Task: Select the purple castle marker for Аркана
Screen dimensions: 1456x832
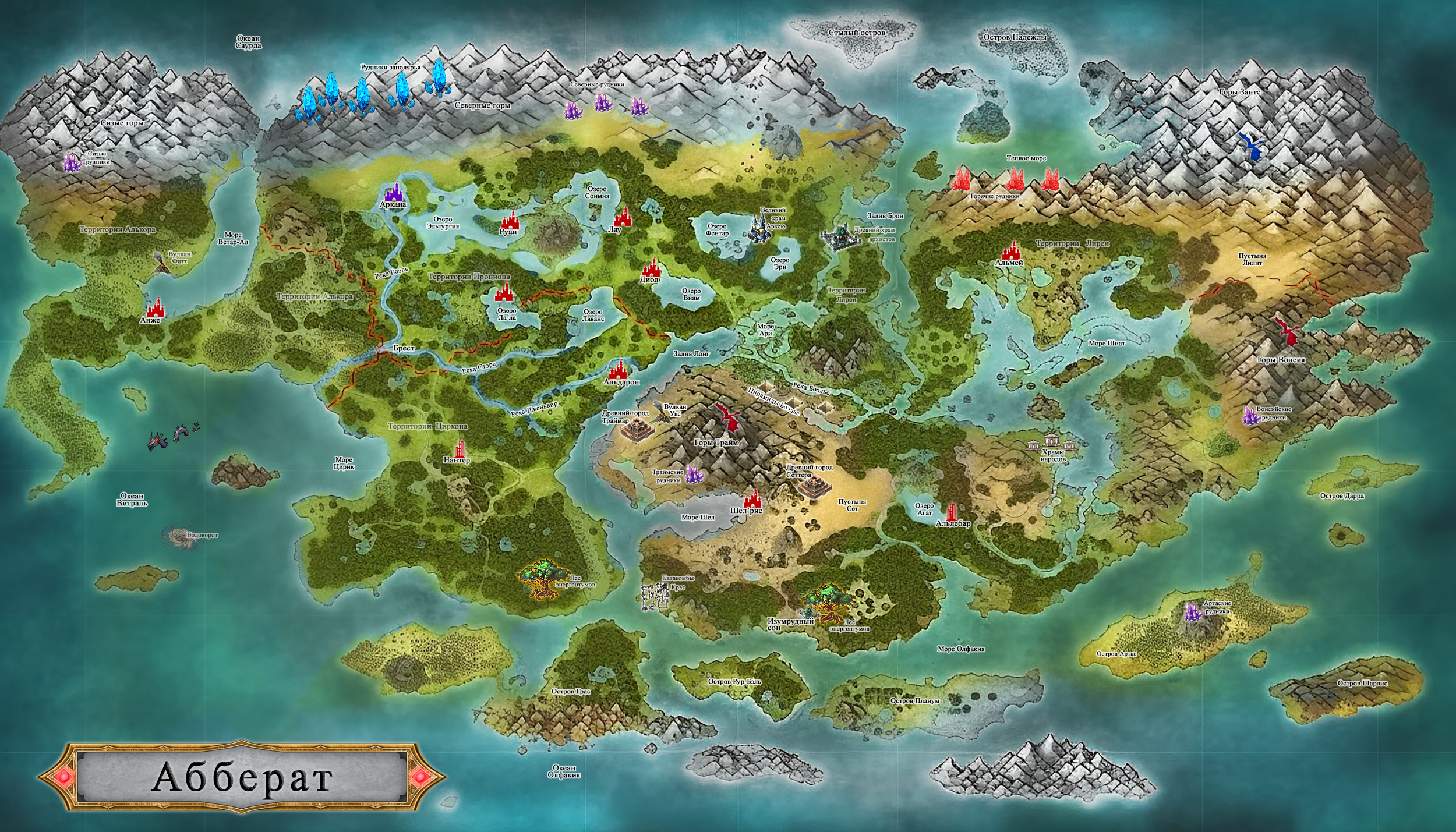Action: click(x=394, y=191)
